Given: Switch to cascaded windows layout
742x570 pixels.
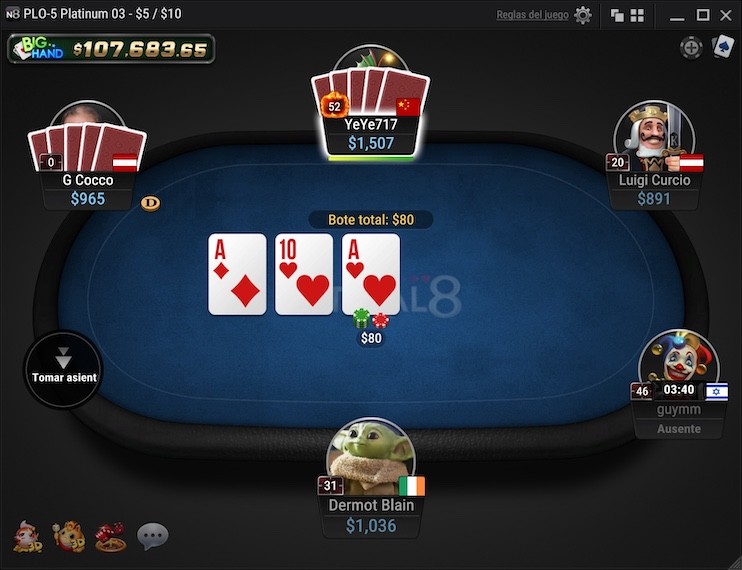Looking at the screenshot, I should [617, 15].
